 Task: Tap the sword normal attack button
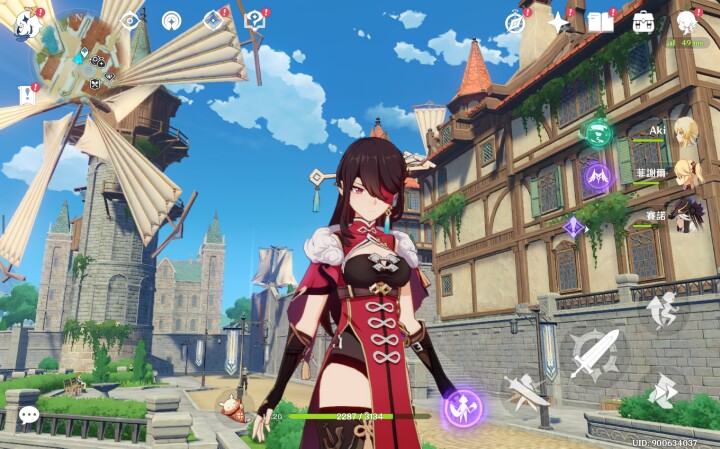(x=595, y=352)
